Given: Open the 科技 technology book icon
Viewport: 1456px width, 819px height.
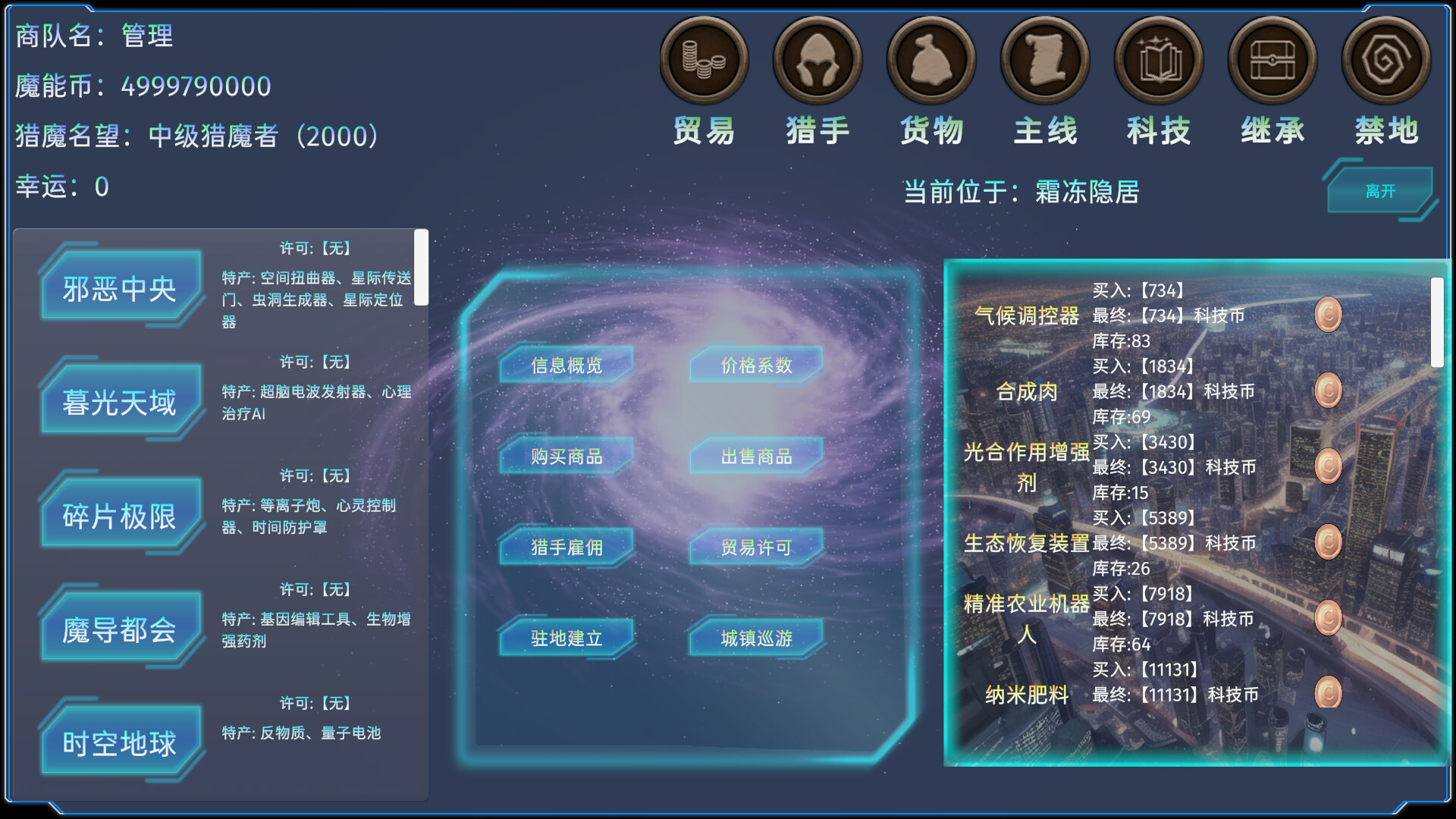Looking at the screenshot, I should [x=1159, y=59].
